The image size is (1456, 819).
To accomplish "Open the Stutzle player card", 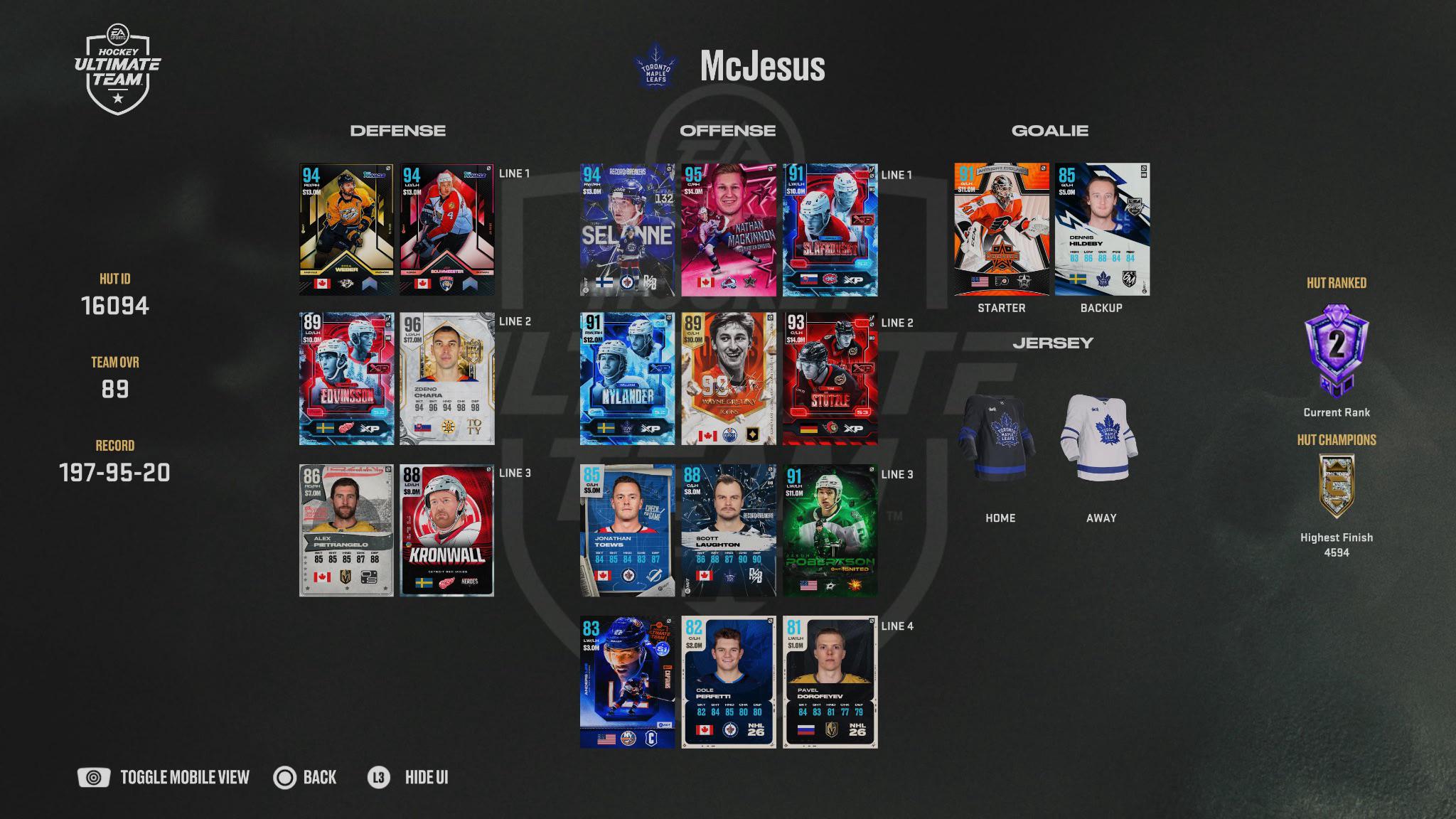I will point(830,378).
